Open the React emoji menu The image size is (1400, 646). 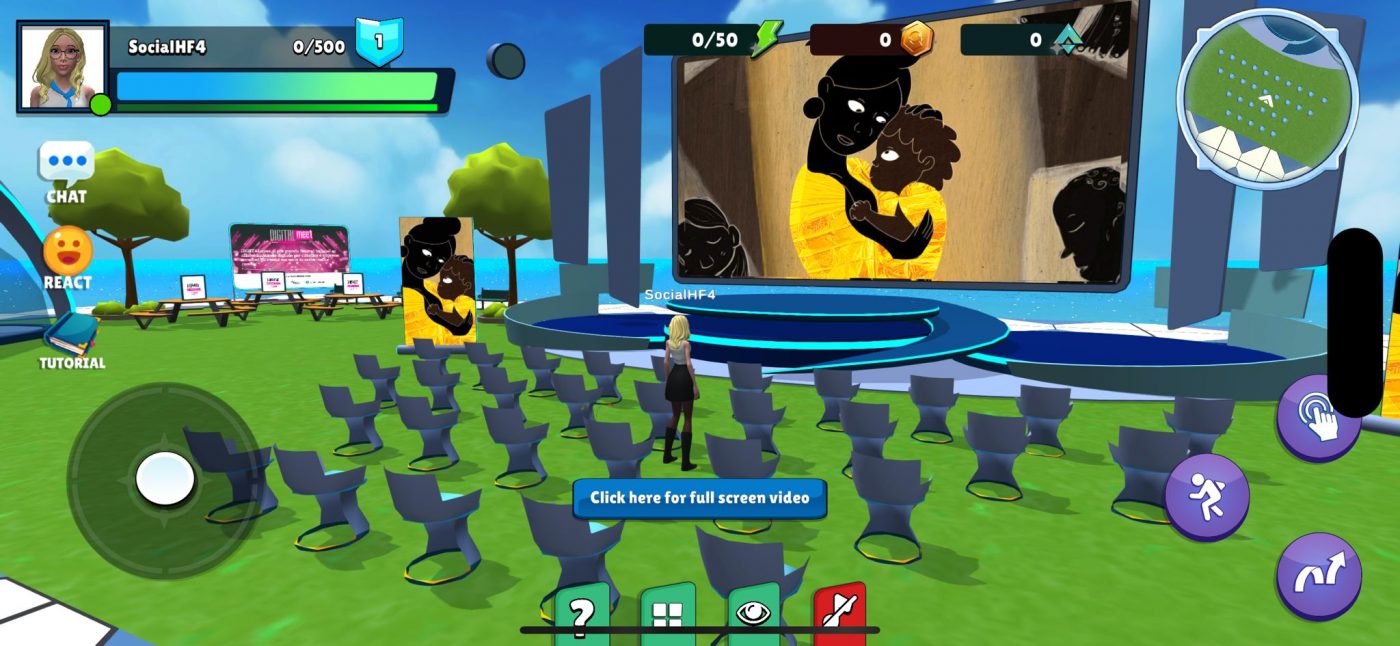[x=67, y=250]
